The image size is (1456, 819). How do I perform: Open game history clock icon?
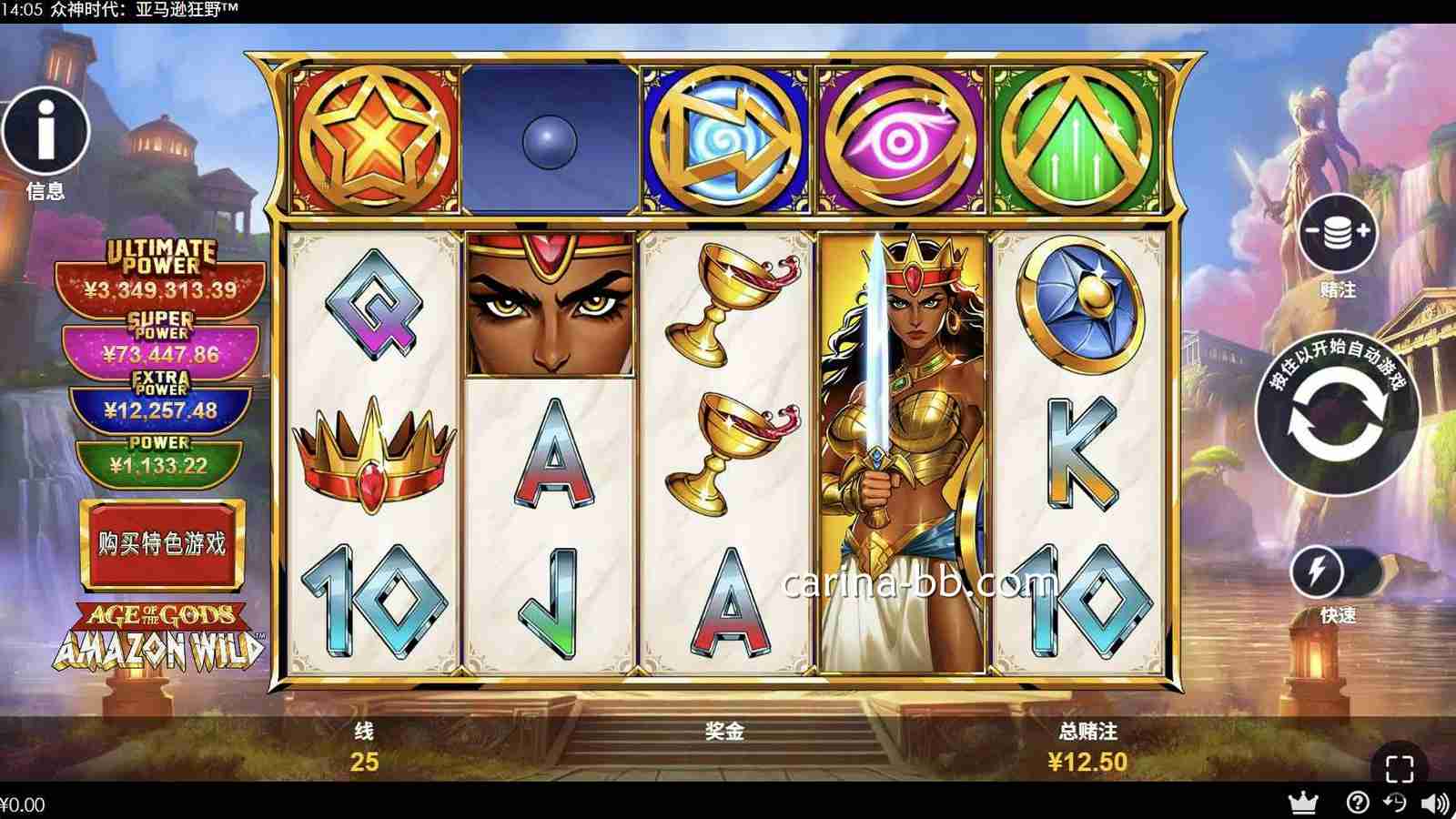tap(1395, 803)
